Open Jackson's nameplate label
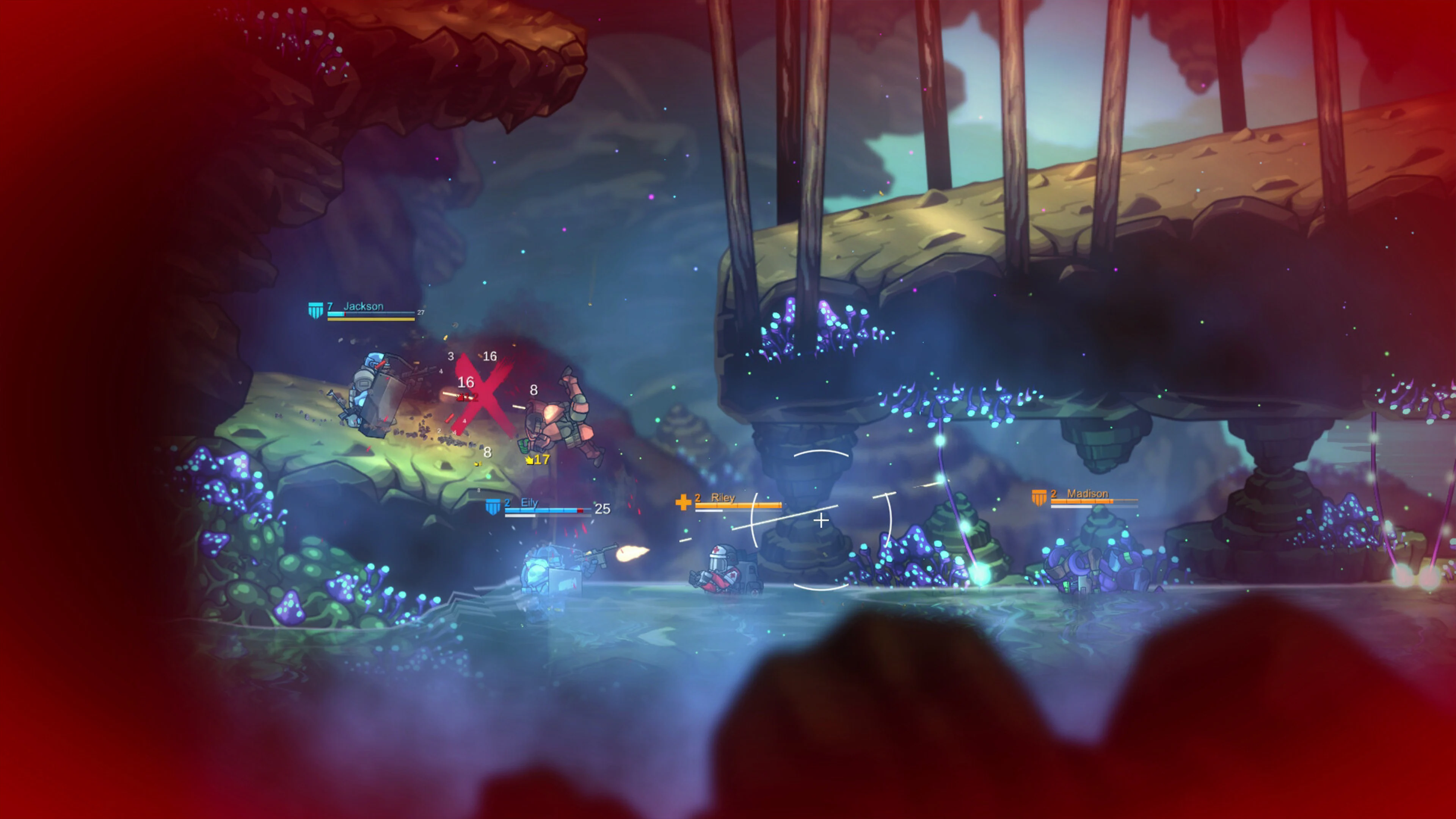Screen dimensions: 1456x819 (x=364, y=306)
